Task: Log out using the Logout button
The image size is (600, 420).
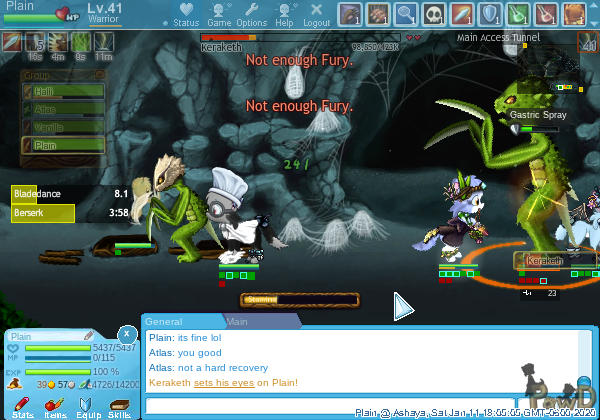Action: (316, 14)
